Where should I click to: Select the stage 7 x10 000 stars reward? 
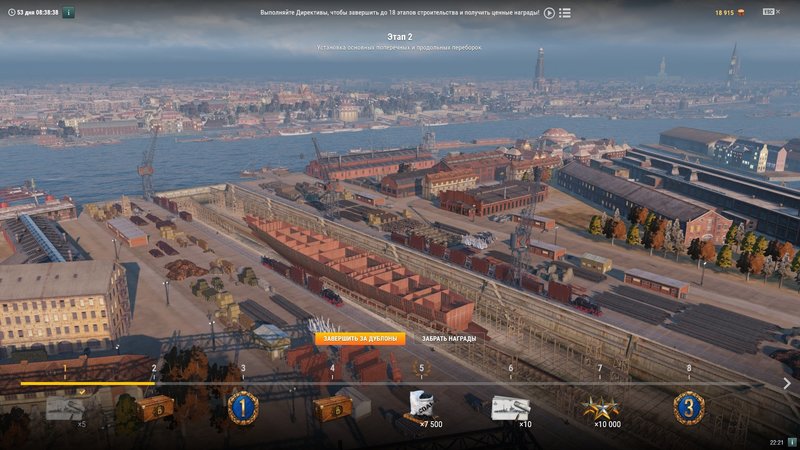(599, 408)
